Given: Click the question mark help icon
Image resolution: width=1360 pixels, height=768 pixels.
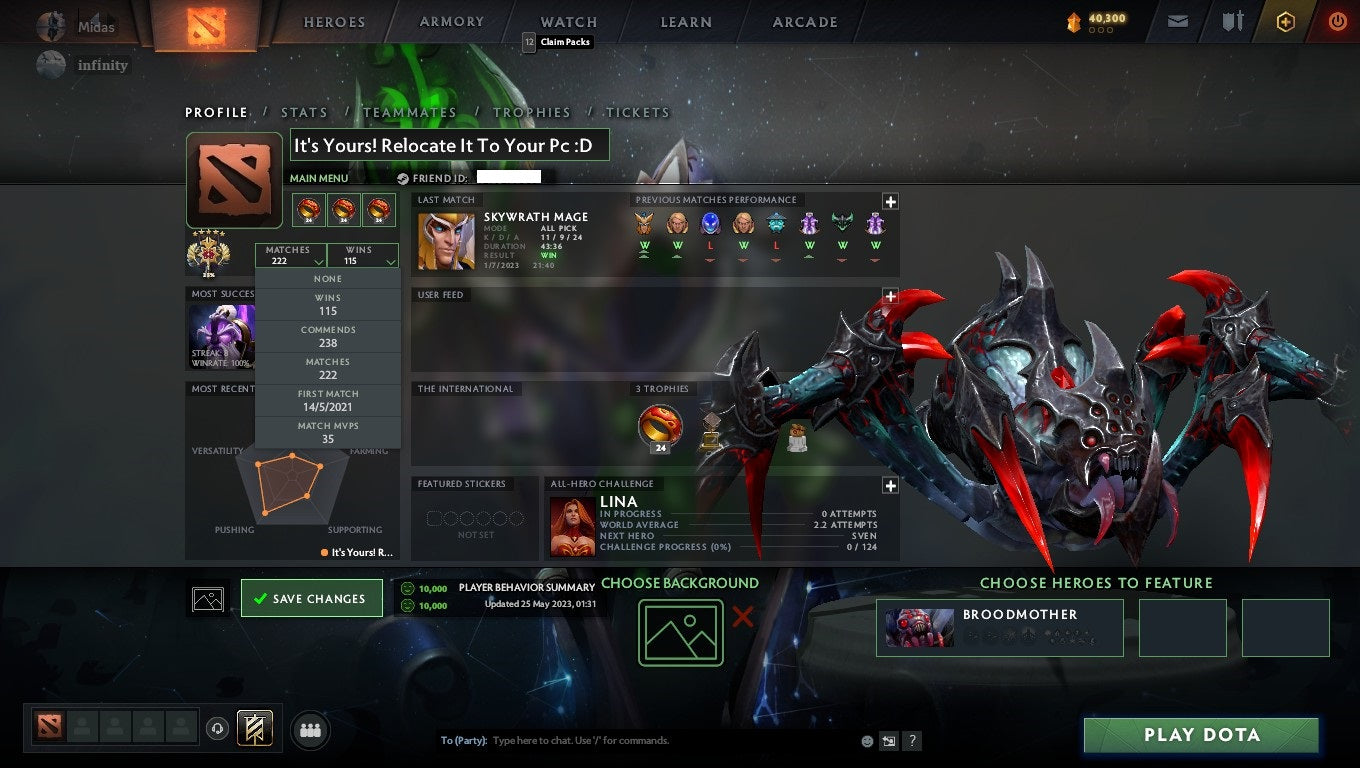Looking at the screenshot, I should (911, 740).
